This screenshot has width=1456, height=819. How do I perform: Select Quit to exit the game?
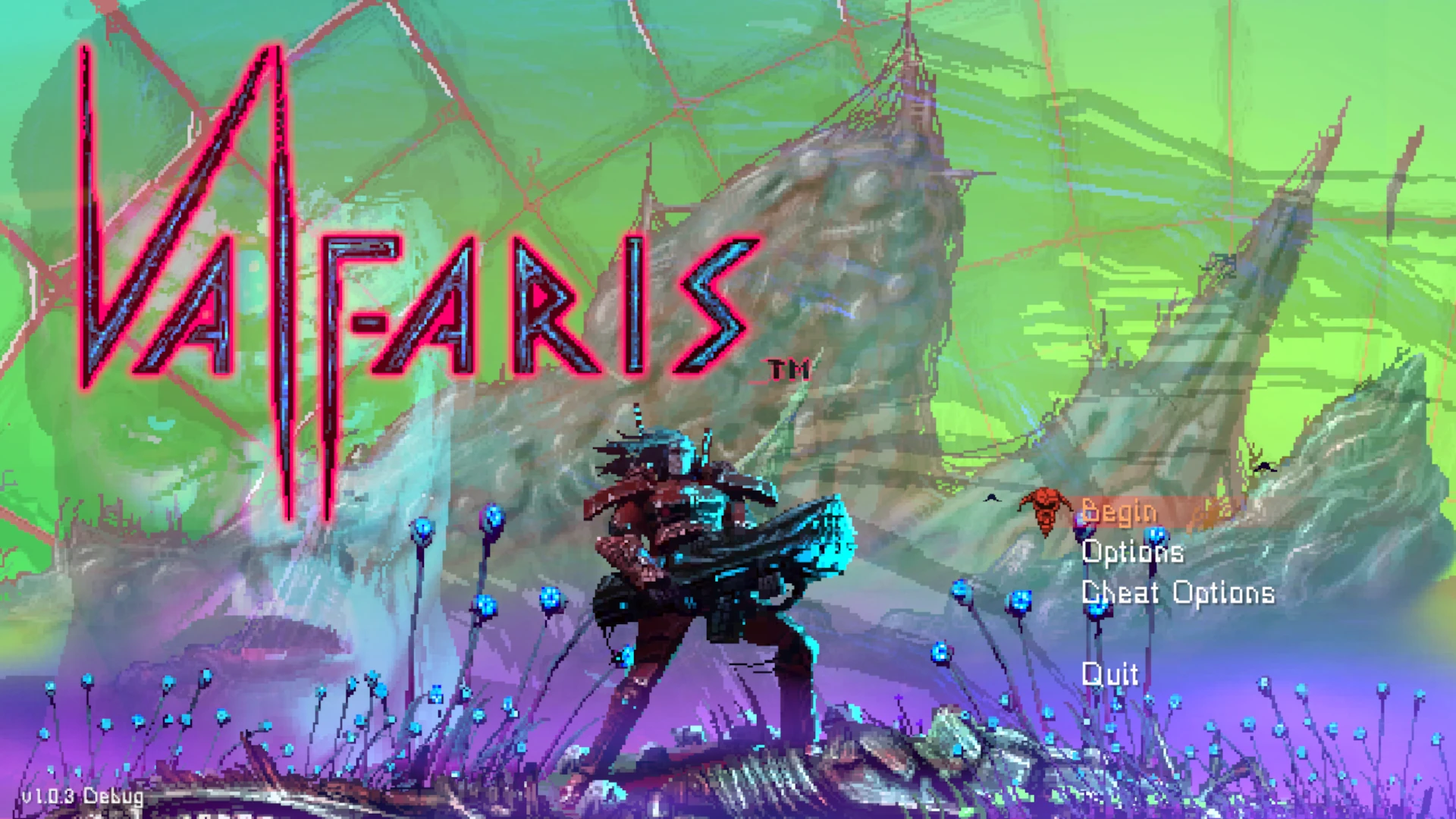point(1111,673)
